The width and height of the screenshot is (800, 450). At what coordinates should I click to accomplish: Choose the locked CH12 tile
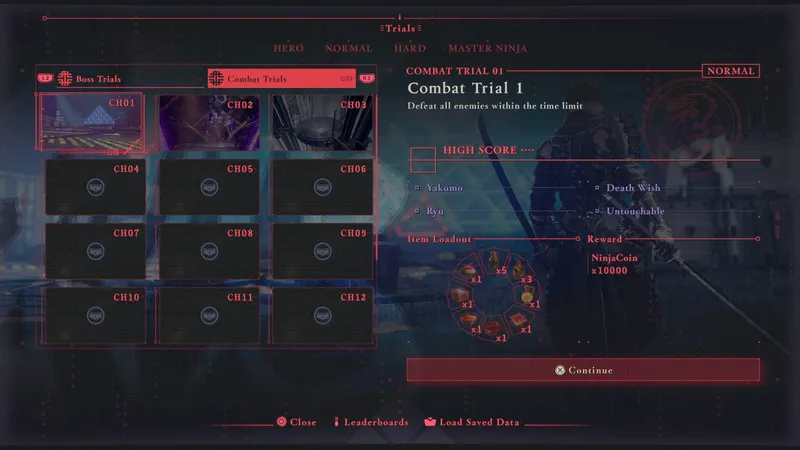click(x=321, y=314)
